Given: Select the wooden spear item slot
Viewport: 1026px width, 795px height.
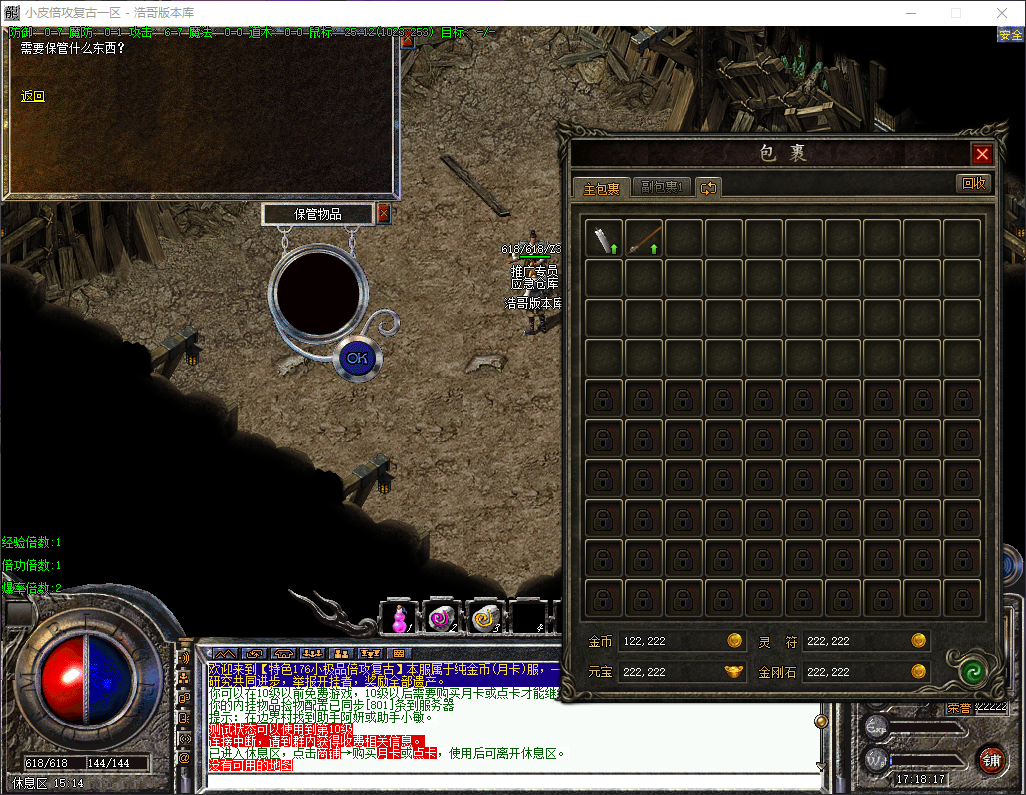Looking at the screenshot, I should pos(644,239).
